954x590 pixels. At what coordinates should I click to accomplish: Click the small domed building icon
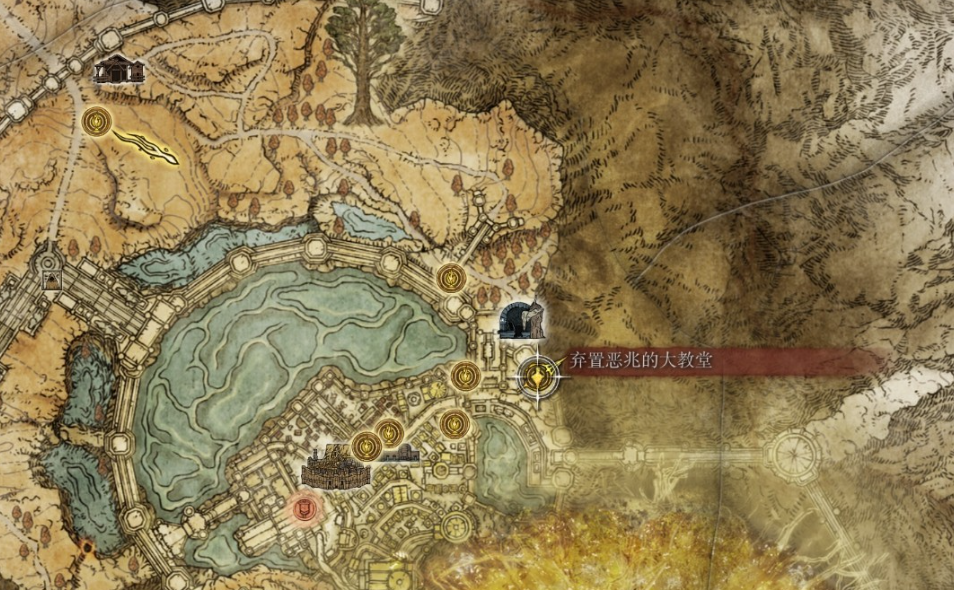click(399, 453)
